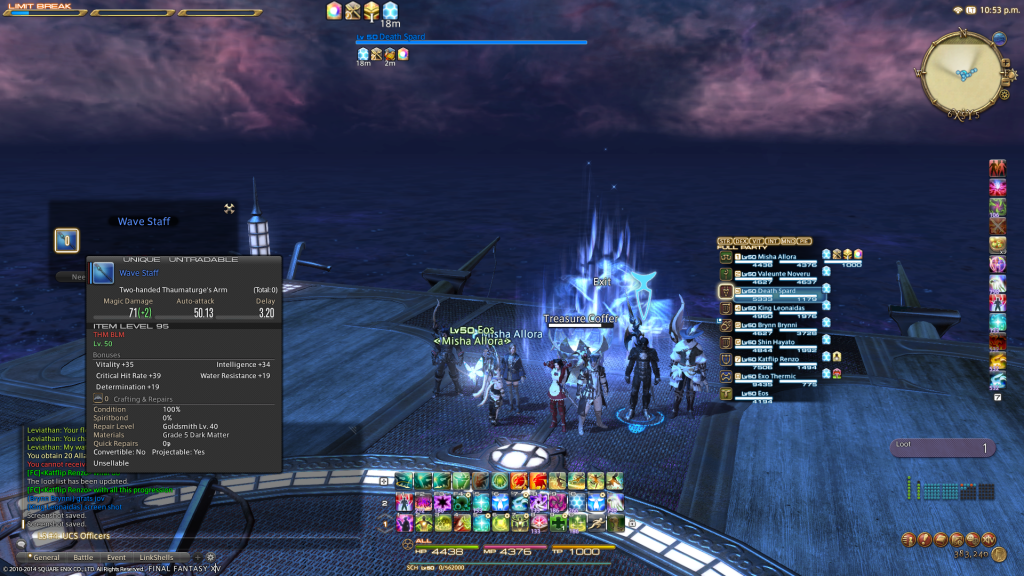The image size is (1024, 576).
Task: Close the Wave Staff loot window
Action: 229,208
